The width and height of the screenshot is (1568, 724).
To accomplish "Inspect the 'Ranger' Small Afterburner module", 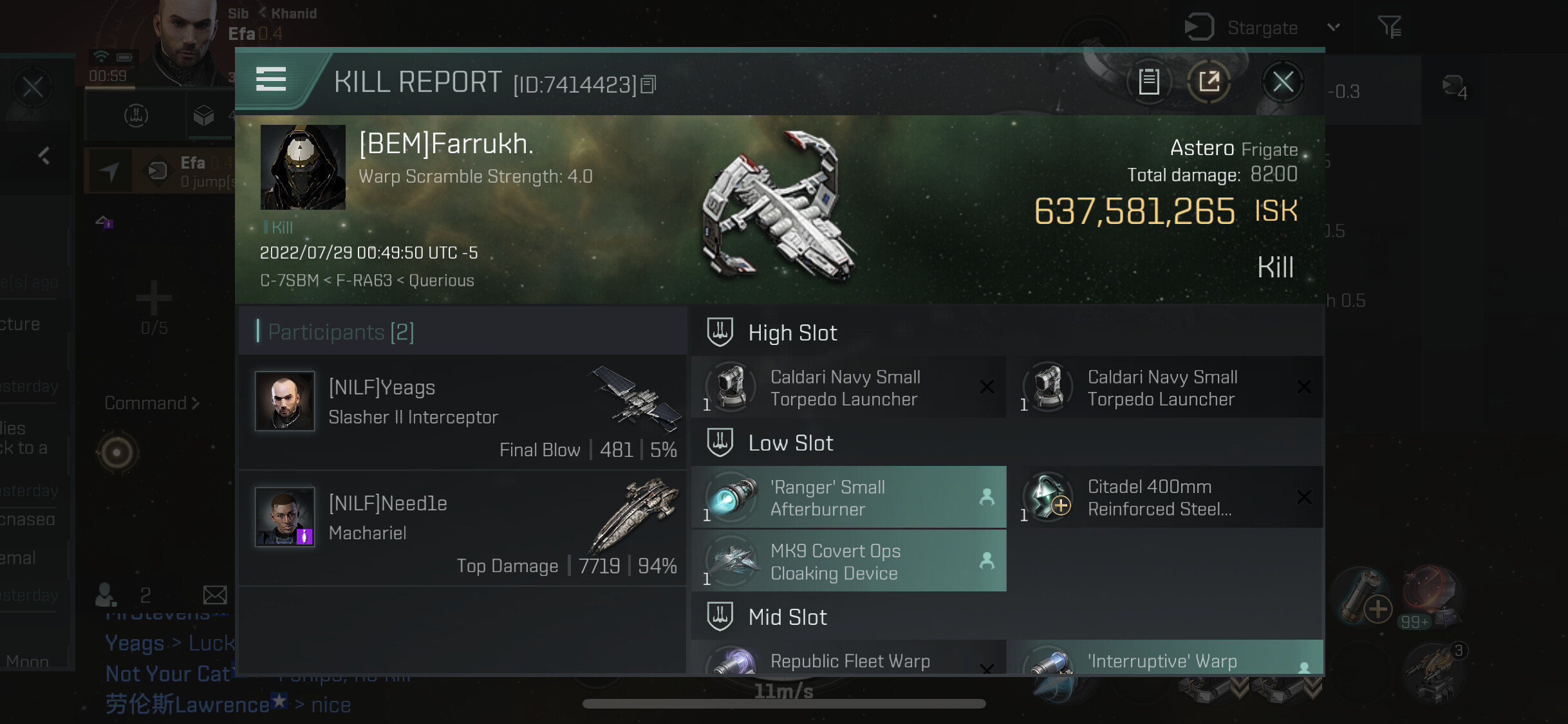I will tap(848, 497).
